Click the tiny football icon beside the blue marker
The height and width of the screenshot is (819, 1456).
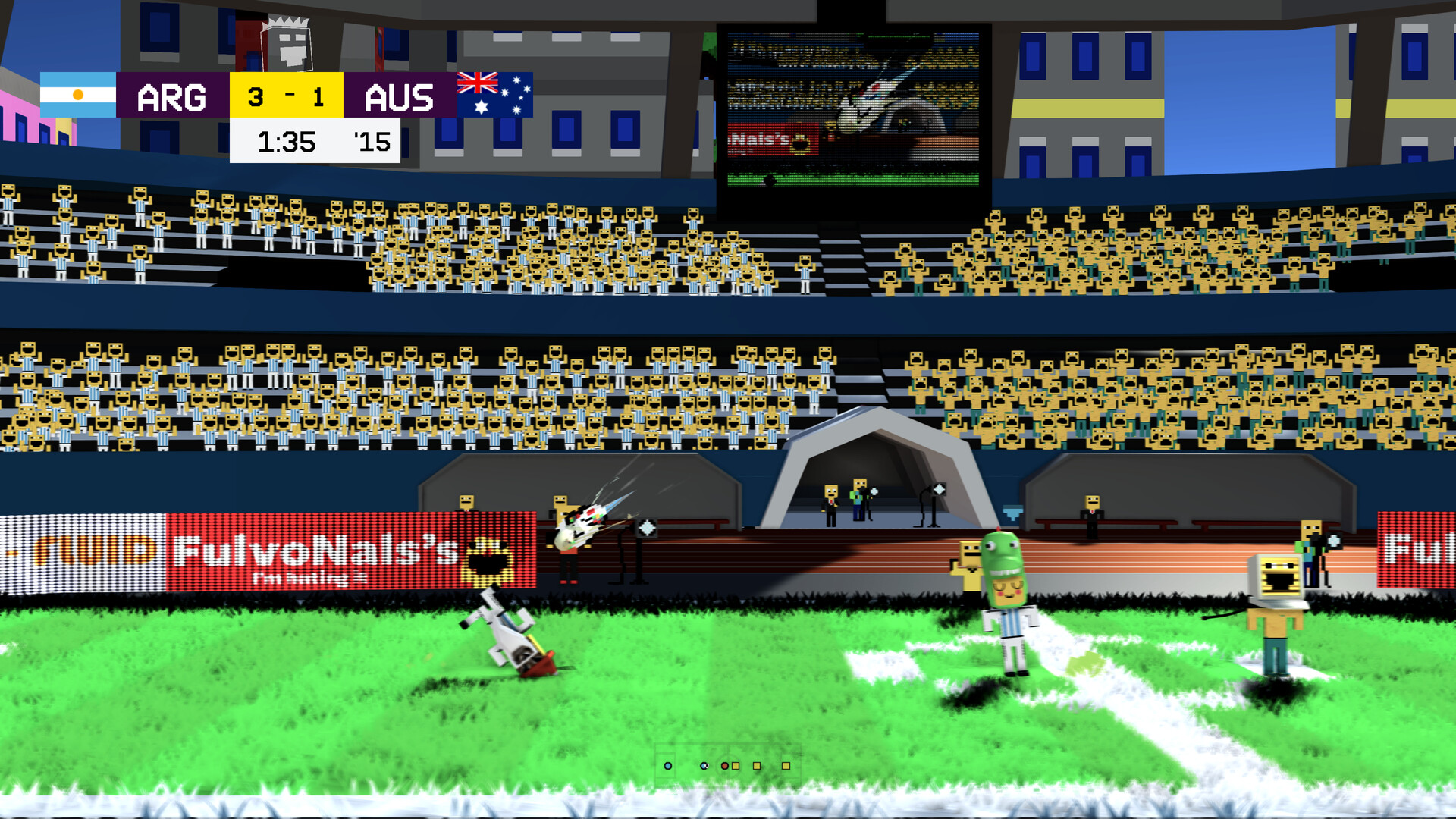pyautogui.click(x=708, y=766)
